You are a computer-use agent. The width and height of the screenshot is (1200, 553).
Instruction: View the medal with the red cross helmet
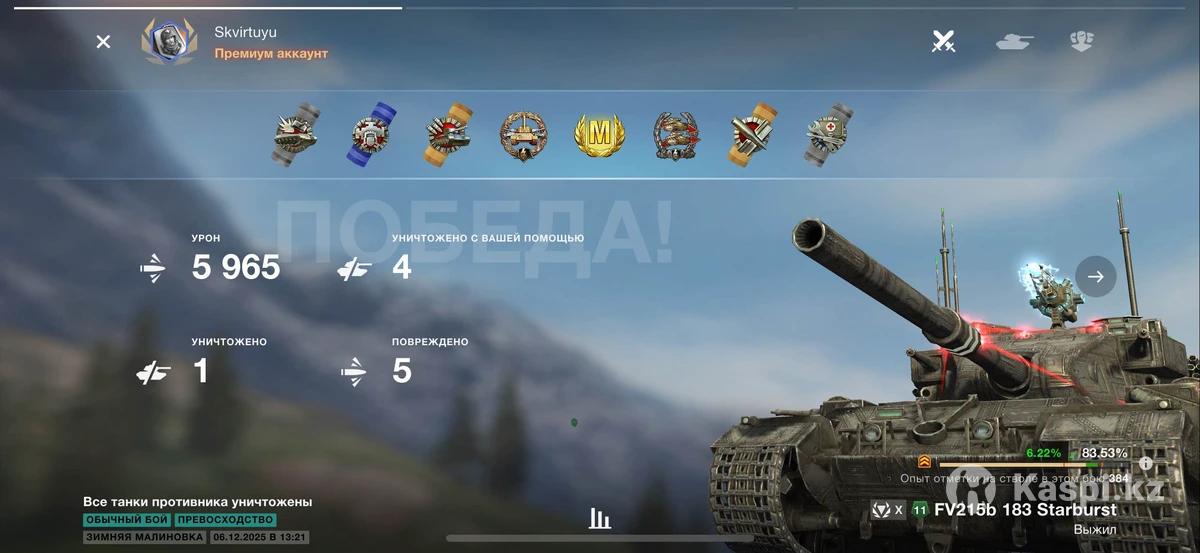(x=829, y=135)
